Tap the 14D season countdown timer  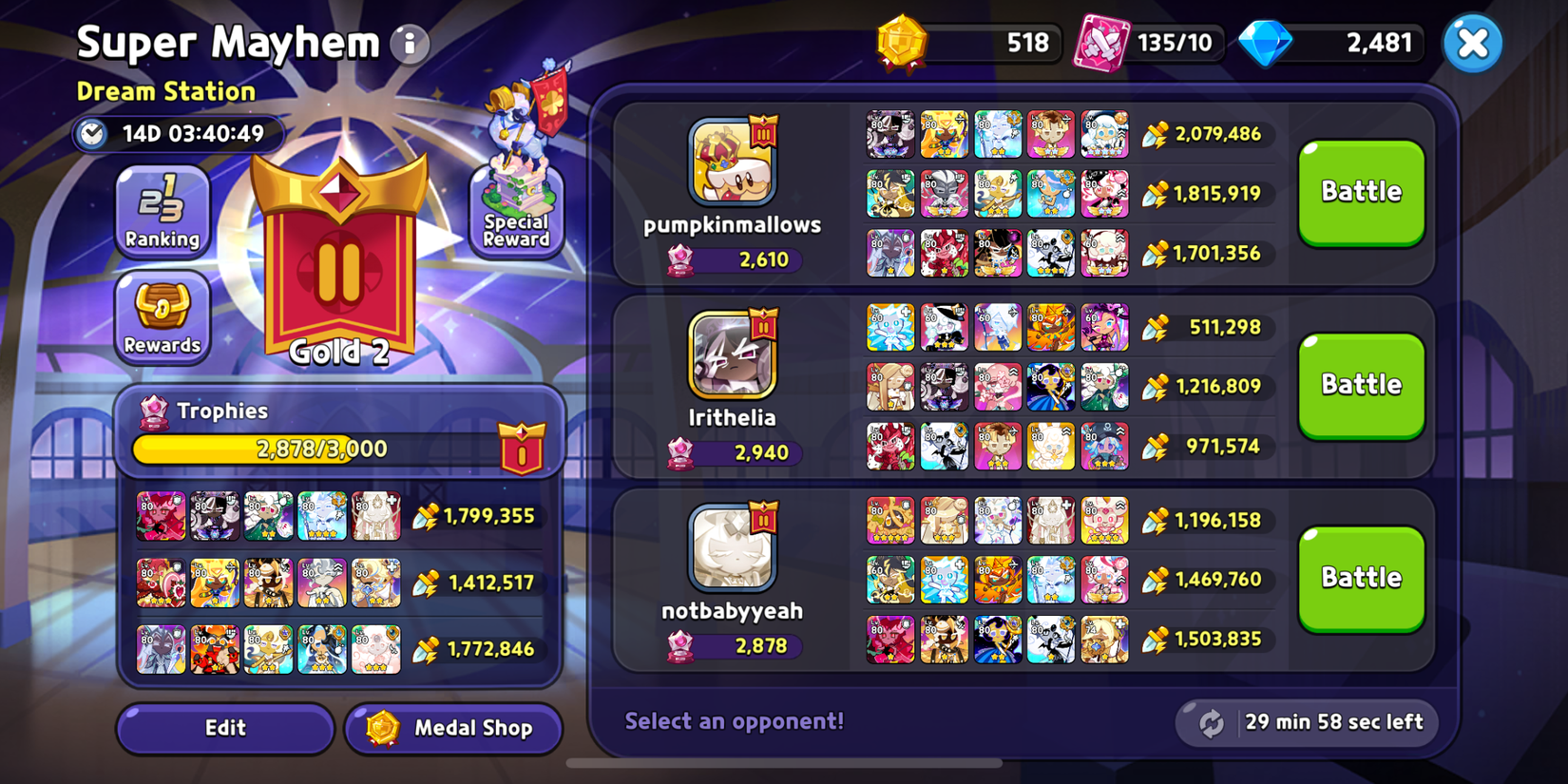point(181,134)
